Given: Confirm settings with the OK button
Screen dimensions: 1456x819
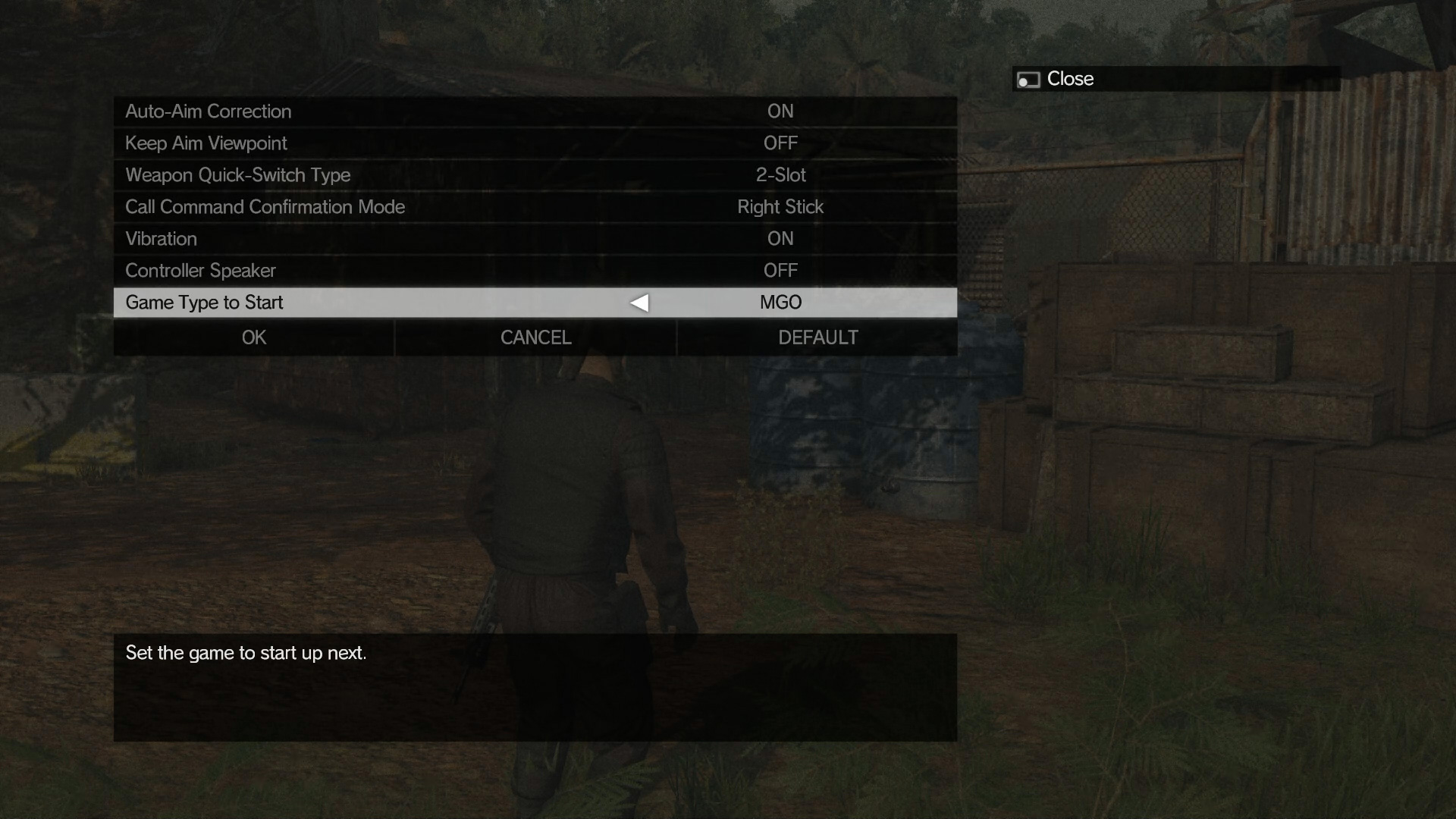Looking at the screenshot, I should click(254, 337).
